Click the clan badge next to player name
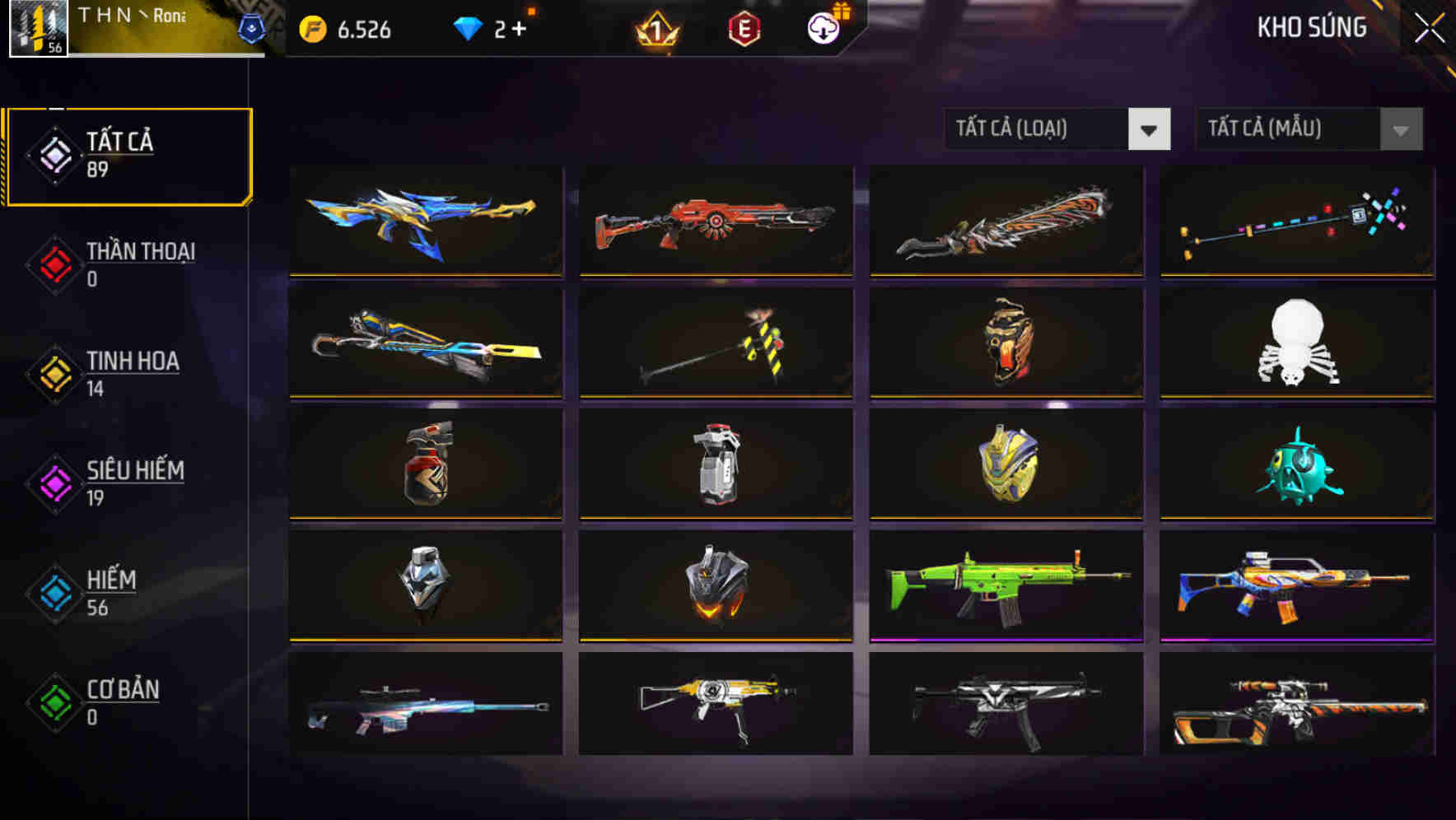The image size is (1456, 820). pos(254,27)
